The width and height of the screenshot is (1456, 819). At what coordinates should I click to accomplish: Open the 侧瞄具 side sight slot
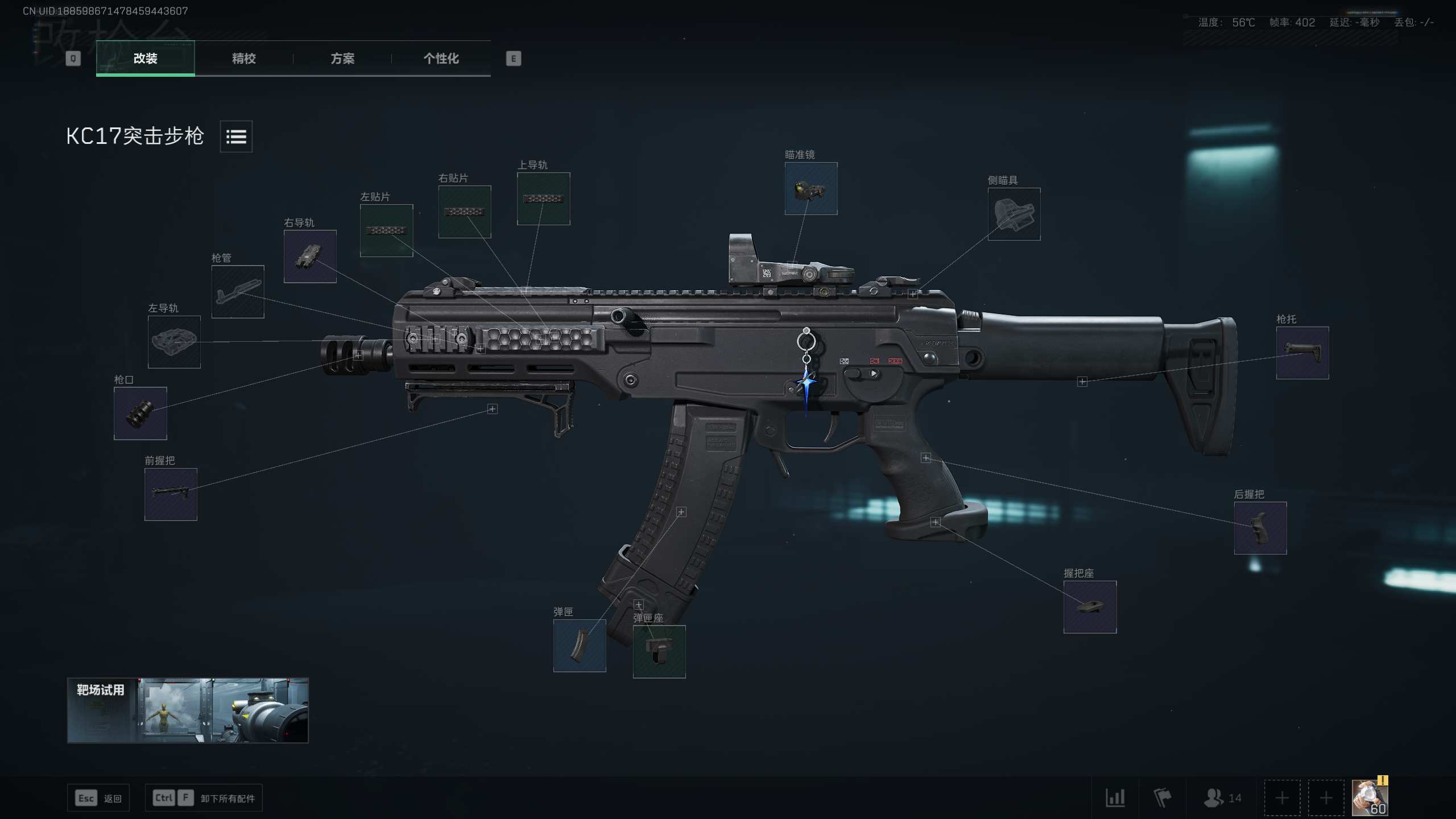tap(1014, 215)
